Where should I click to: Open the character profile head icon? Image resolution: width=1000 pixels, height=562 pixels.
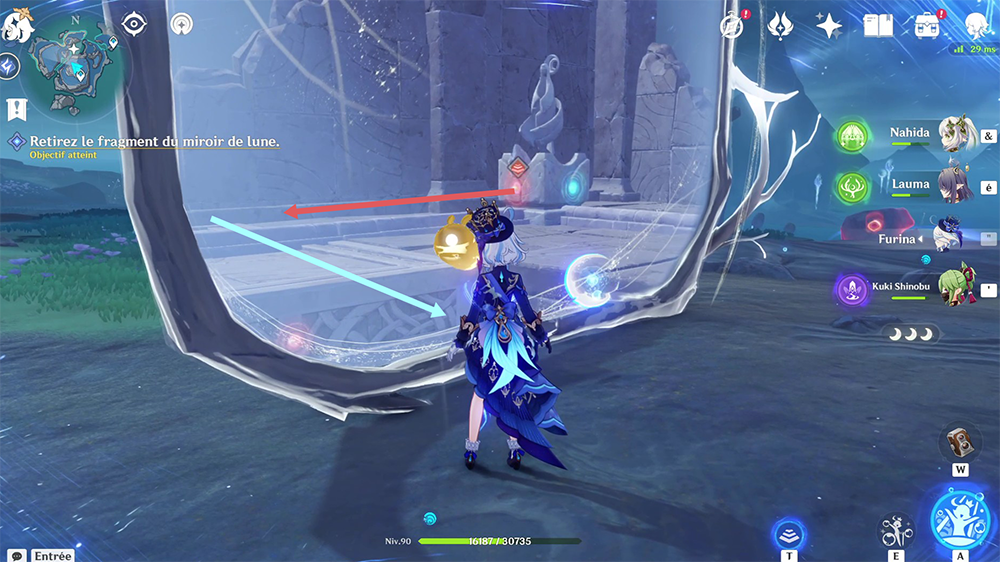976,25
